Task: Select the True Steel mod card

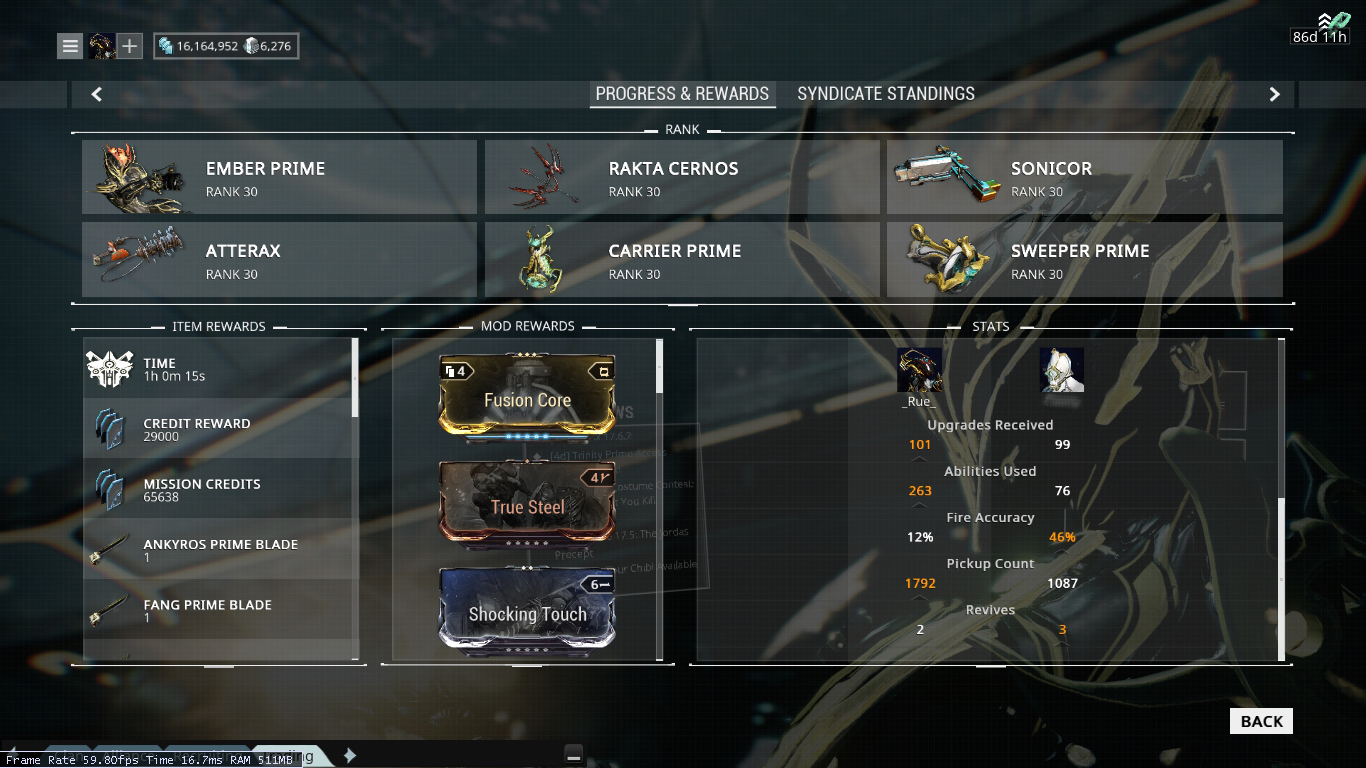Action: [x=526, y=507]
